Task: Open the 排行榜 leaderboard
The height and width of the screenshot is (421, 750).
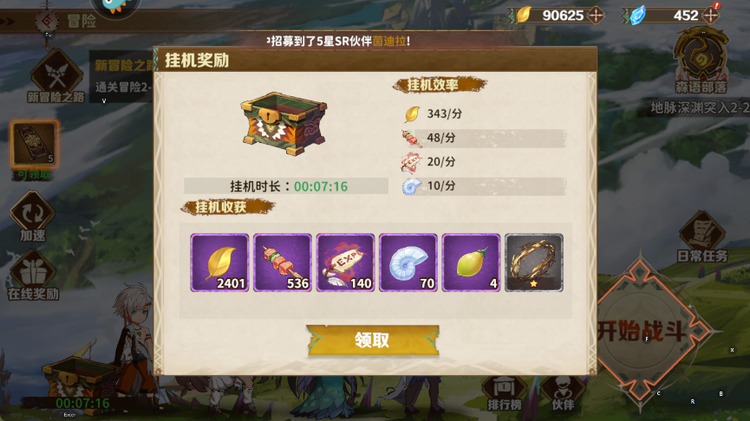Action: click(506, 391)
